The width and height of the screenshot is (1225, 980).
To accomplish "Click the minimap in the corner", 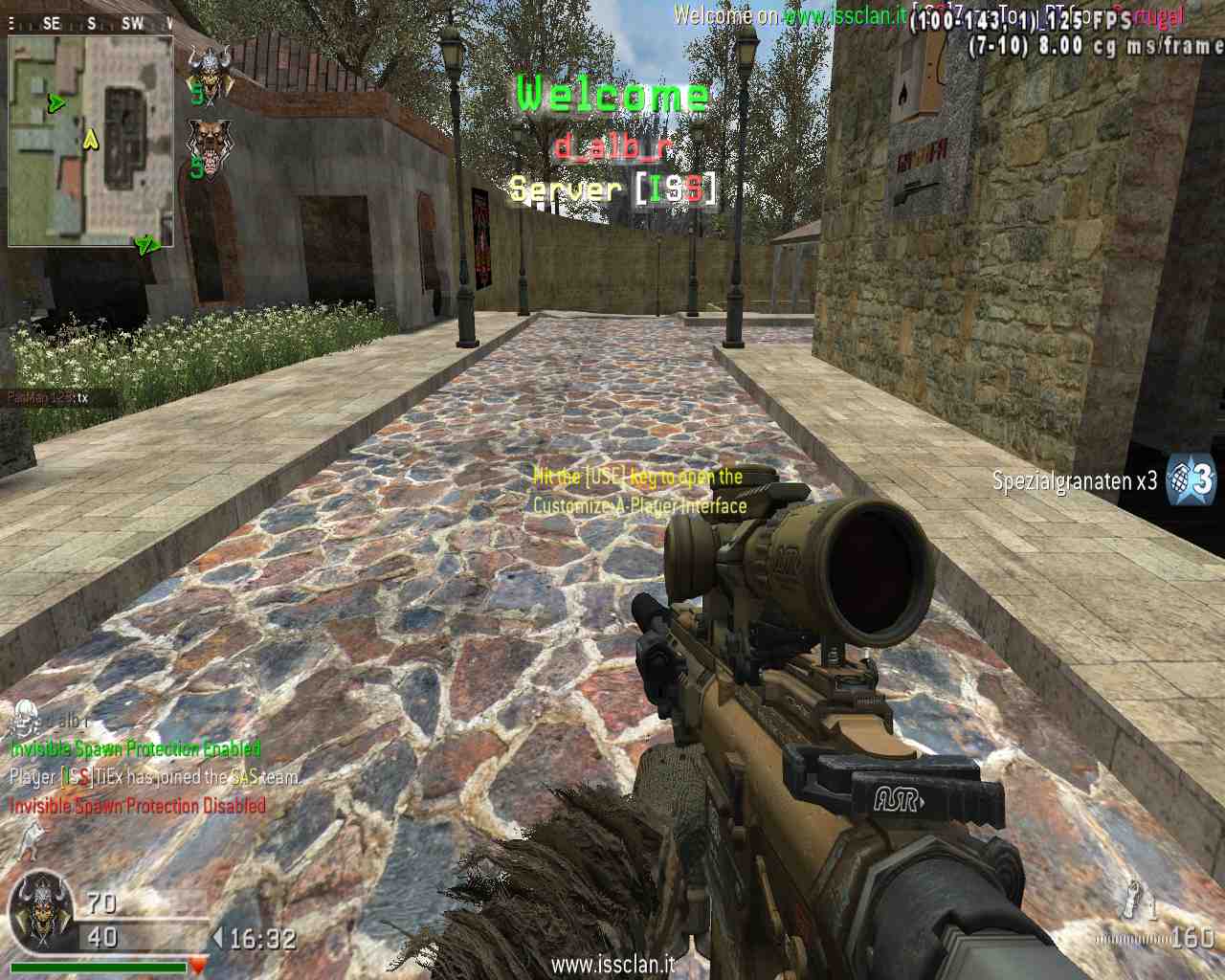I will pyautogui.click(x=91, y=141).
